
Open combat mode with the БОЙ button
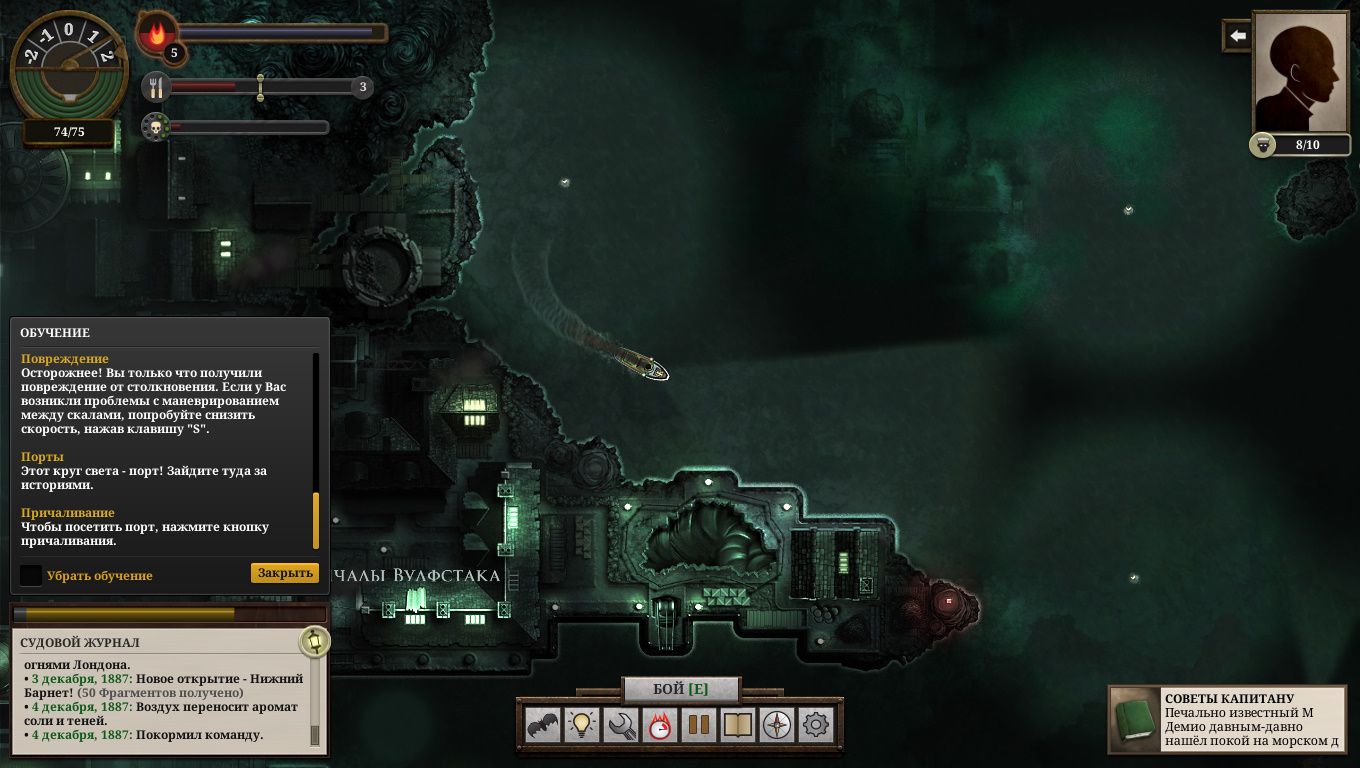[x=680, y=689]
